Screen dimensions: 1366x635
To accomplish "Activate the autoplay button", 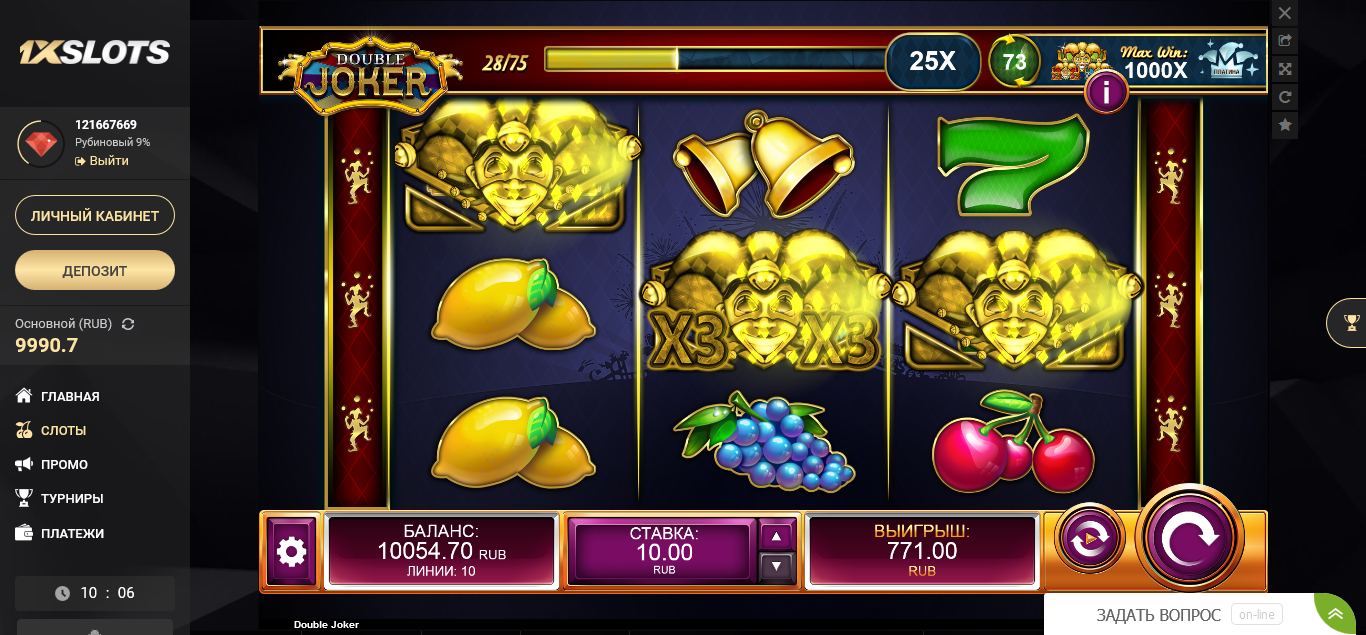I will (x=1089, y=538).
